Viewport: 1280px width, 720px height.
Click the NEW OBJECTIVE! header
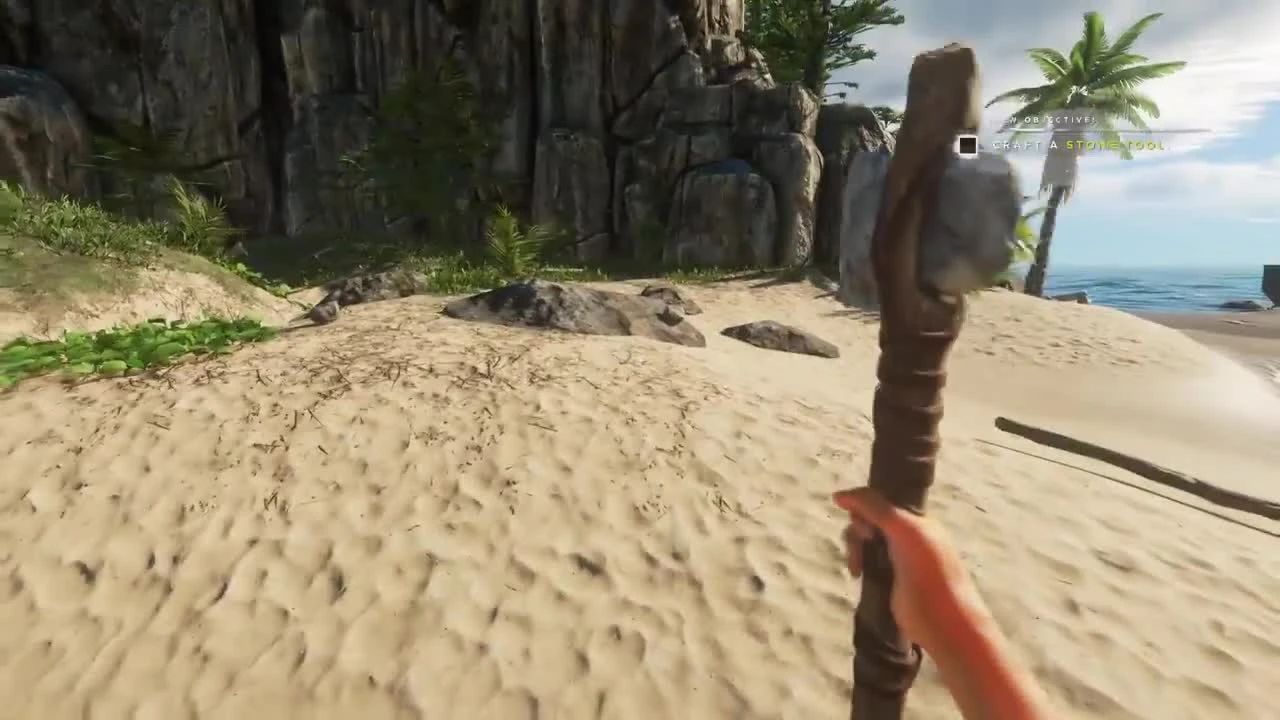tap(1048, 119)
